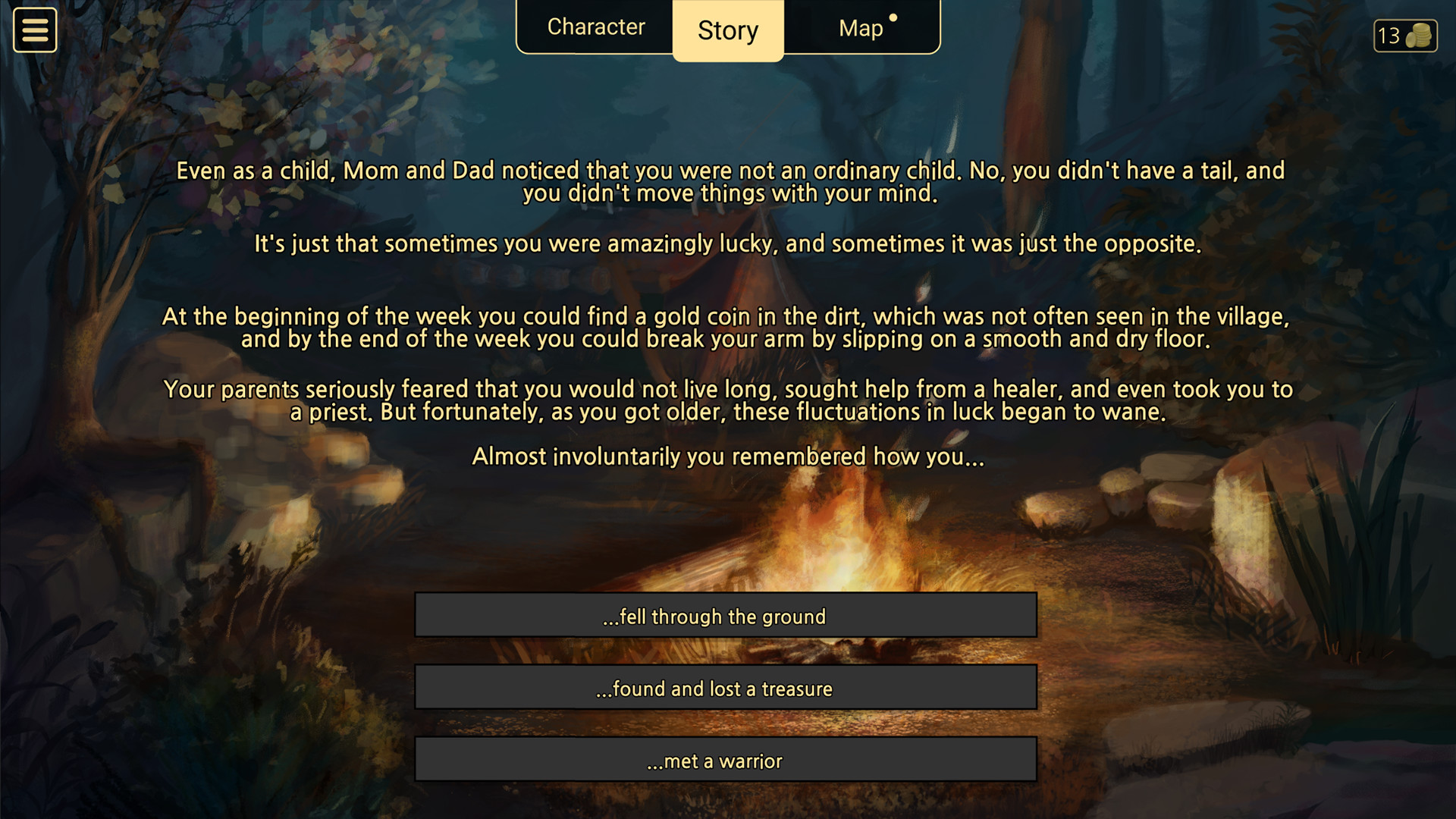The image size is (1456, 819).
Task: View the map marked with an alert dot
Action: point(861,28)
